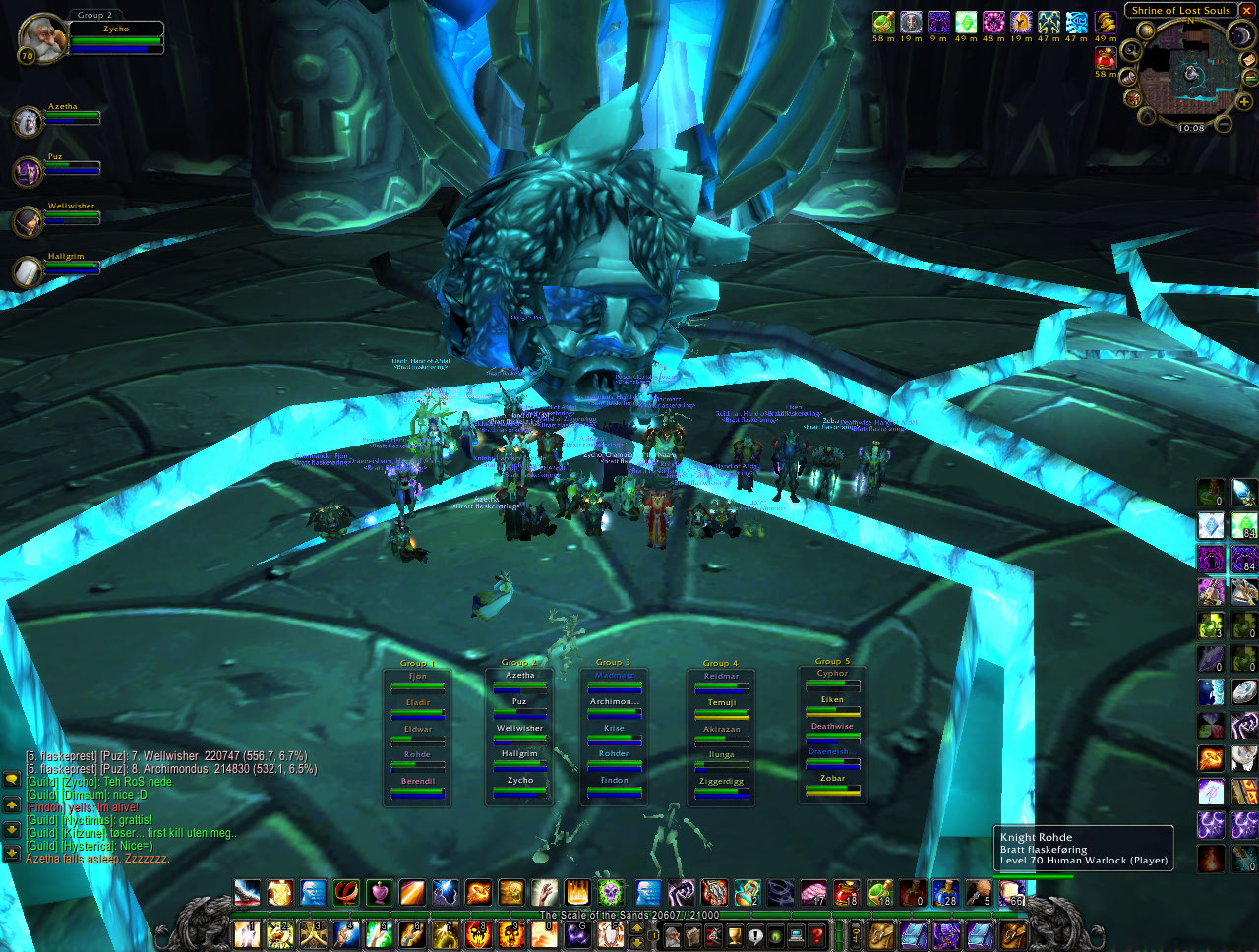Target party member Wellwisher's portrait
The image size is (1259, 952).
point(27,221)
